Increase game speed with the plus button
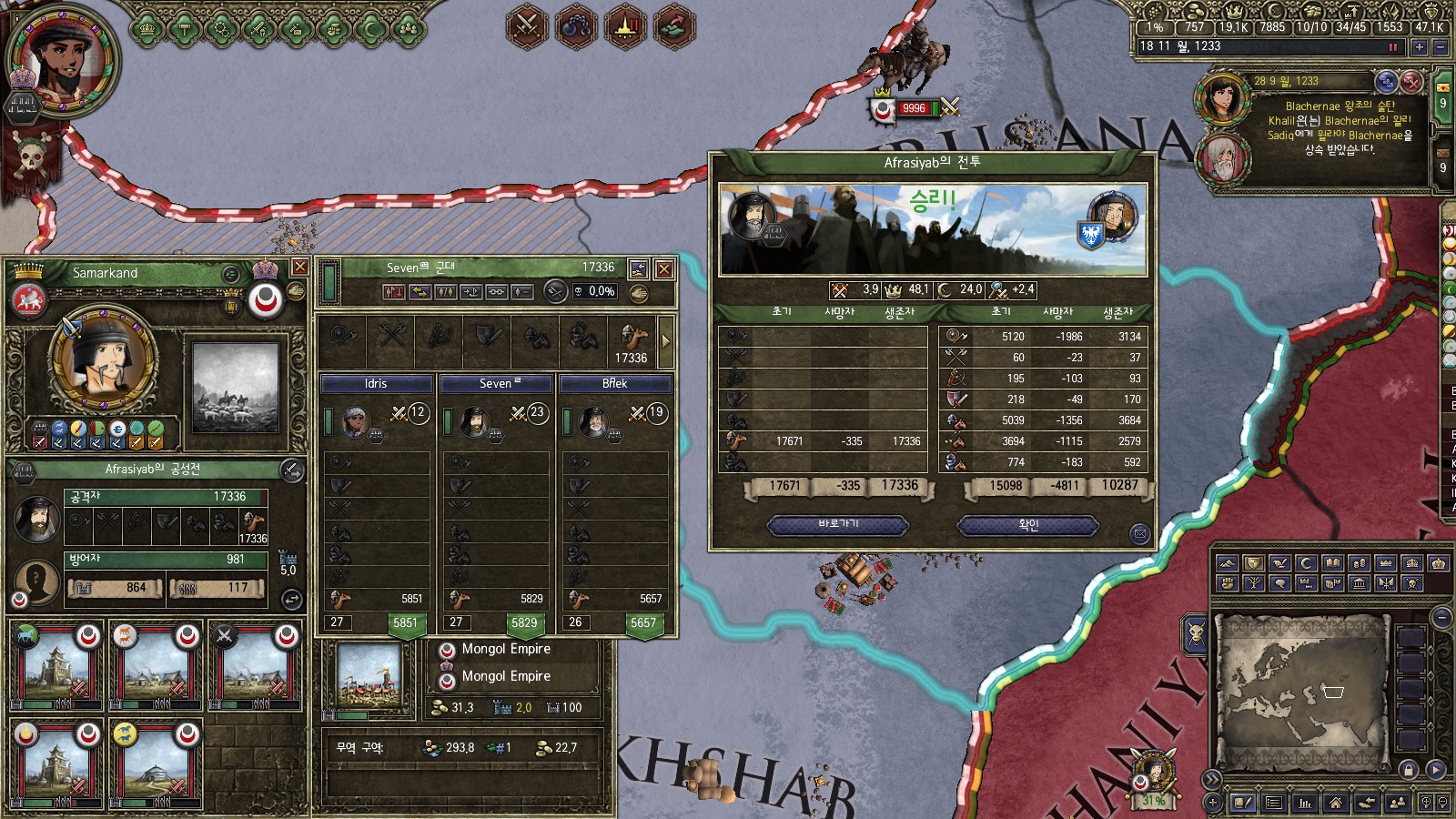Image resolution: width=1456 pixels, height=819 pixels. tap(1419, 47)
